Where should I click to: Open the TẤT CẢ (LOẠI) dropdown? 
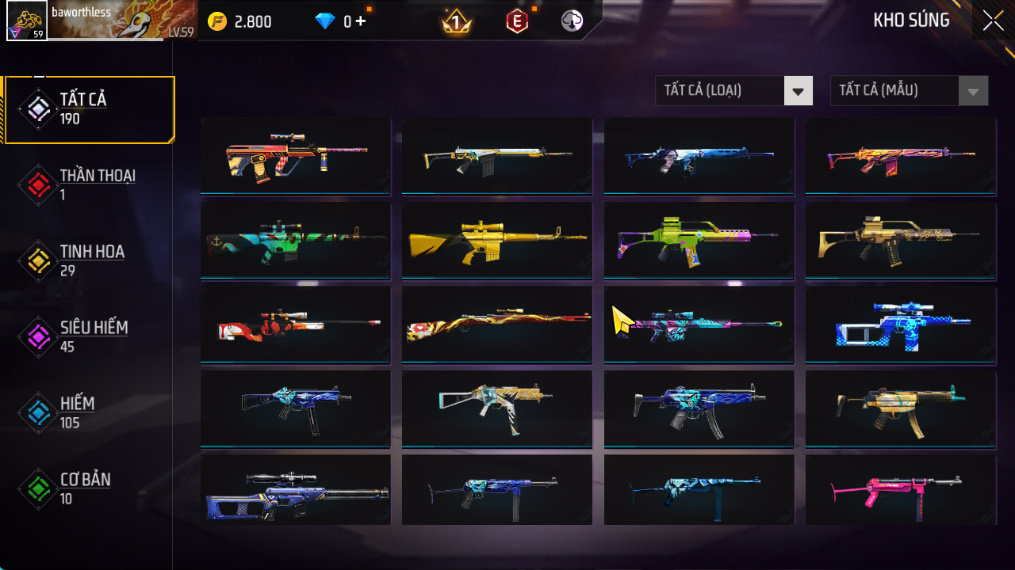tap(734, 91)
